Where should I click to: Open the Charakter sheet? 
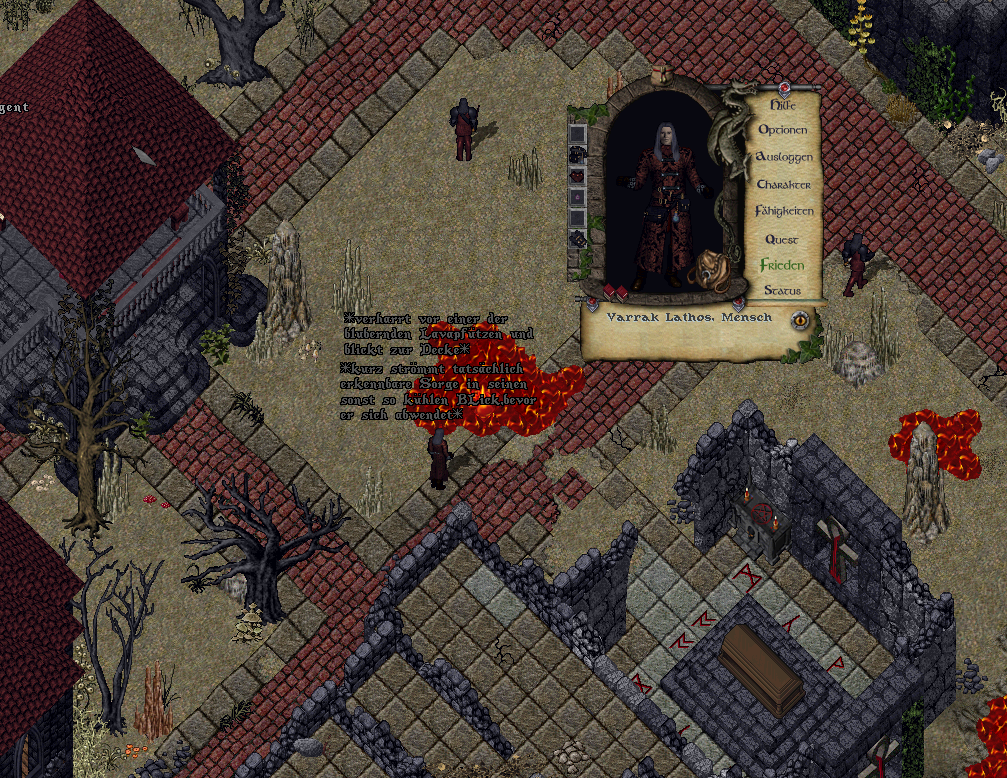tap(784, 185)
